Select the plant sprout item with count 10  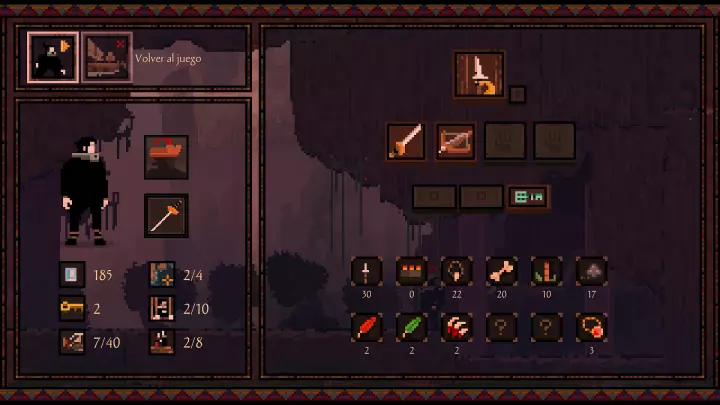click(x=547, y=272)
